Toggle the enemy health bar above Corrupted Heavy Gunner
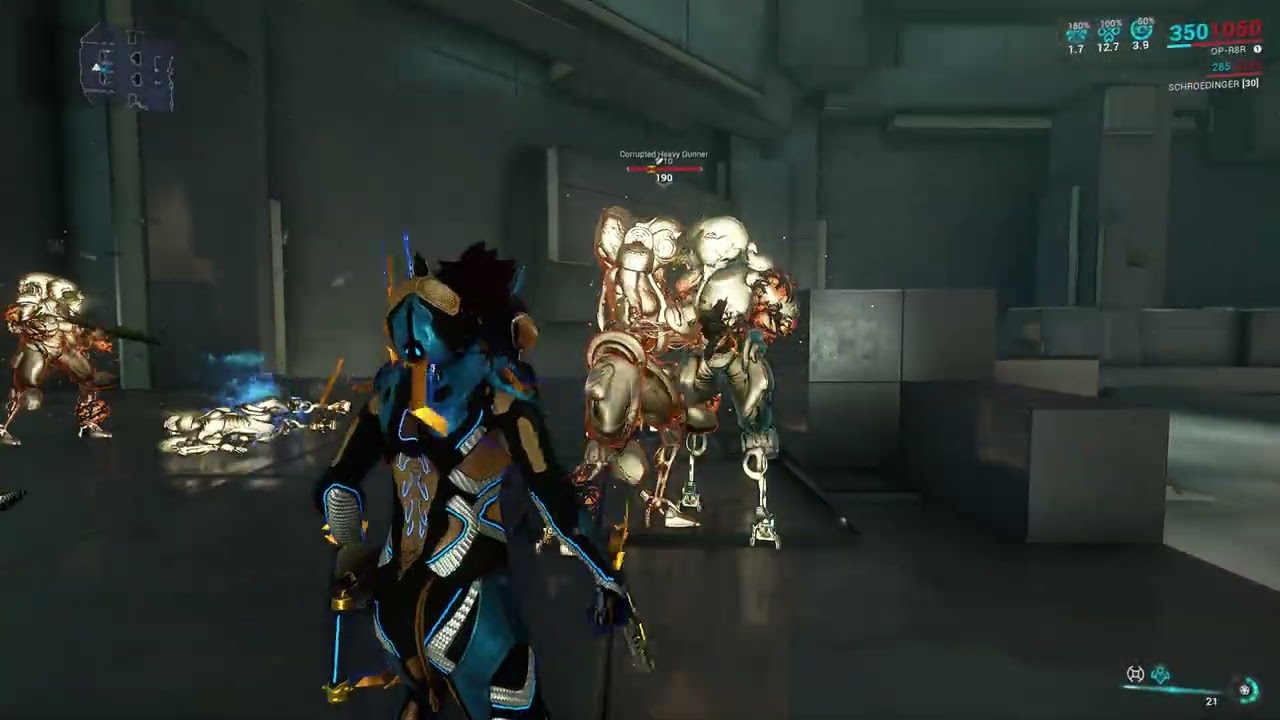The image size is (1280, 720). tap(663, 171)
